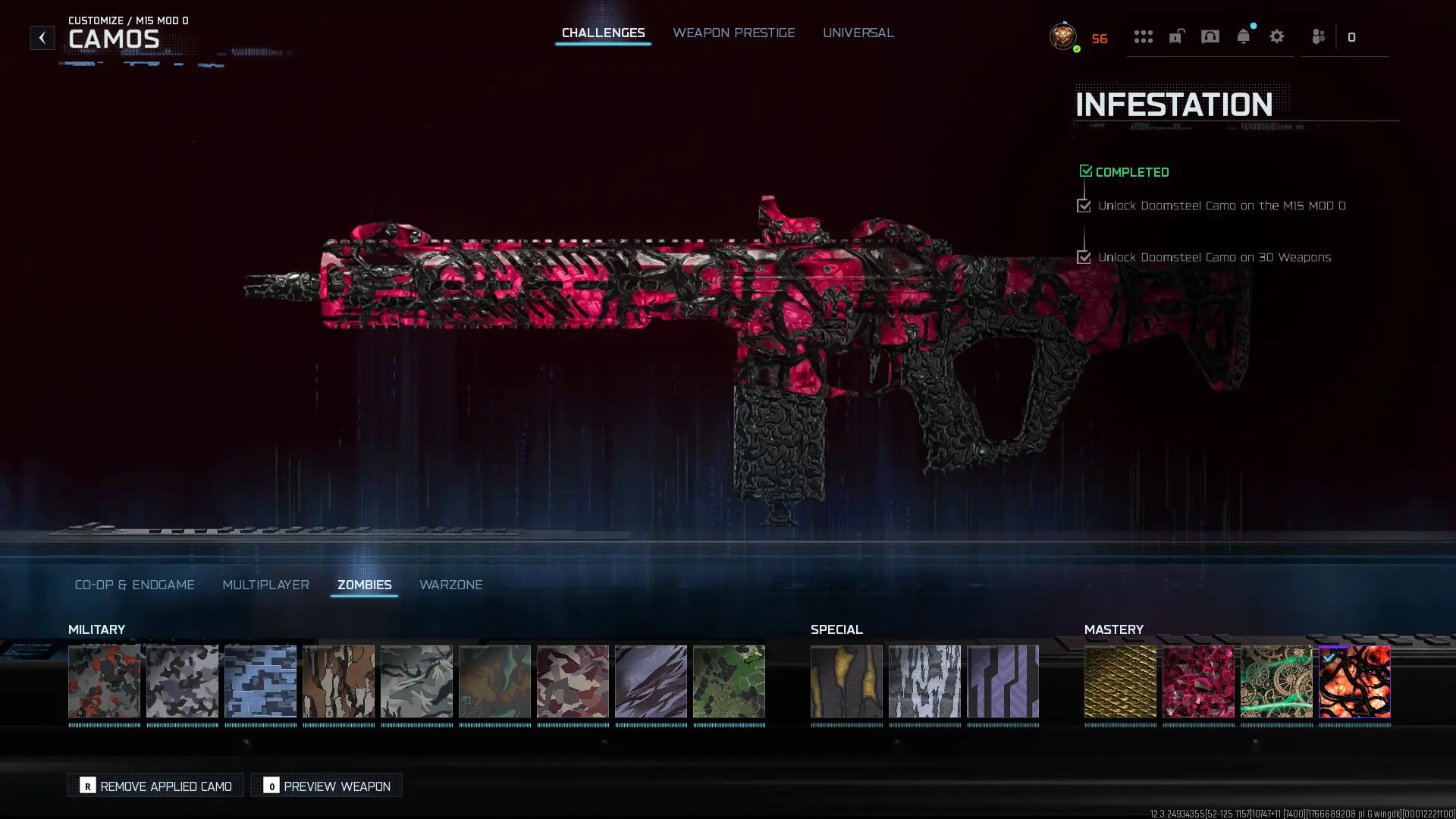Open the apps grid menu icon
1456x819 pixels.
[x=1144, y=36]
